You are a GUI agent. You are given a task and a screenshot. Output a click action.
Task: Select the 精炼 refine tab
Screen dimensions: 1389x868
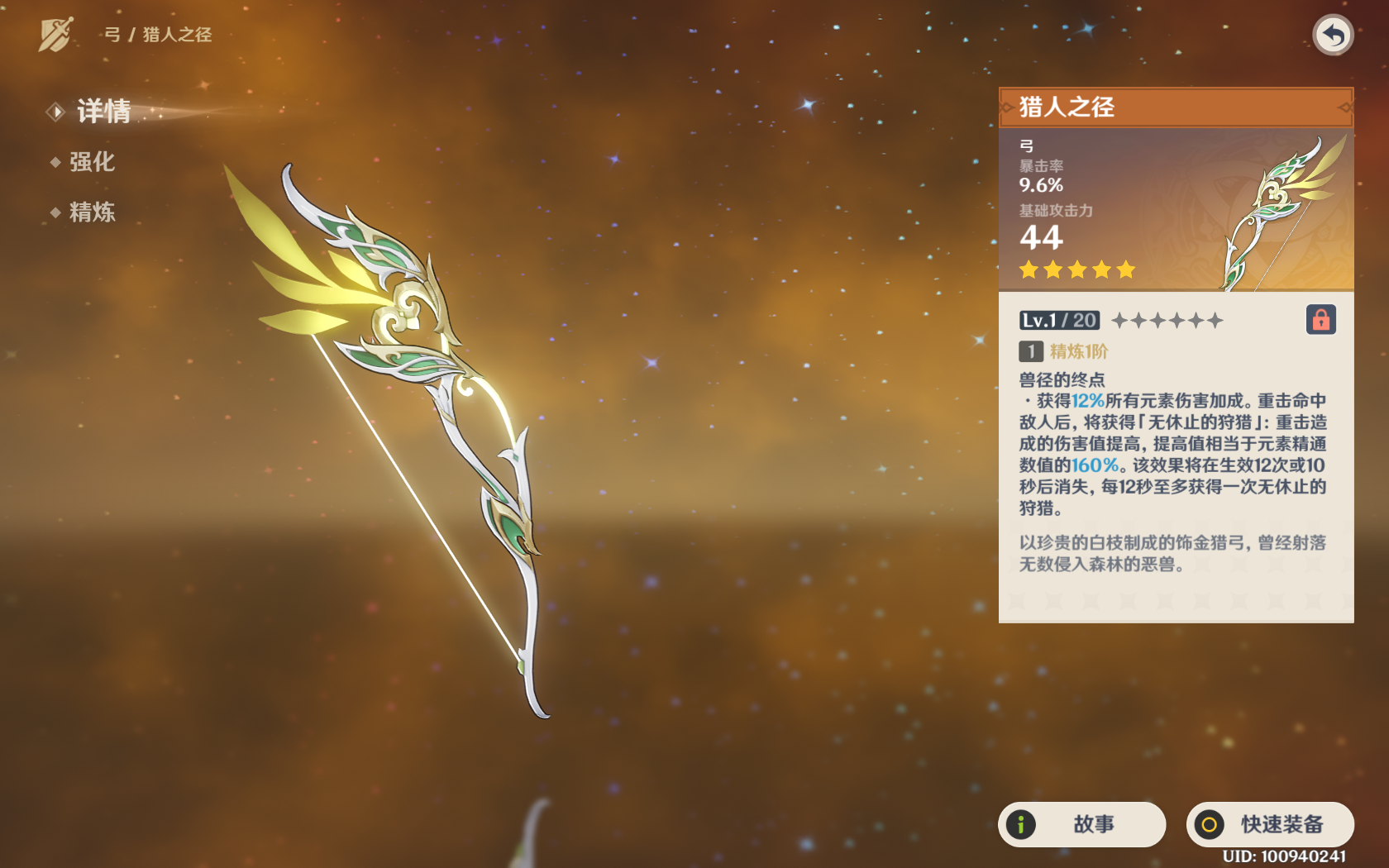(x=91, y=212)
